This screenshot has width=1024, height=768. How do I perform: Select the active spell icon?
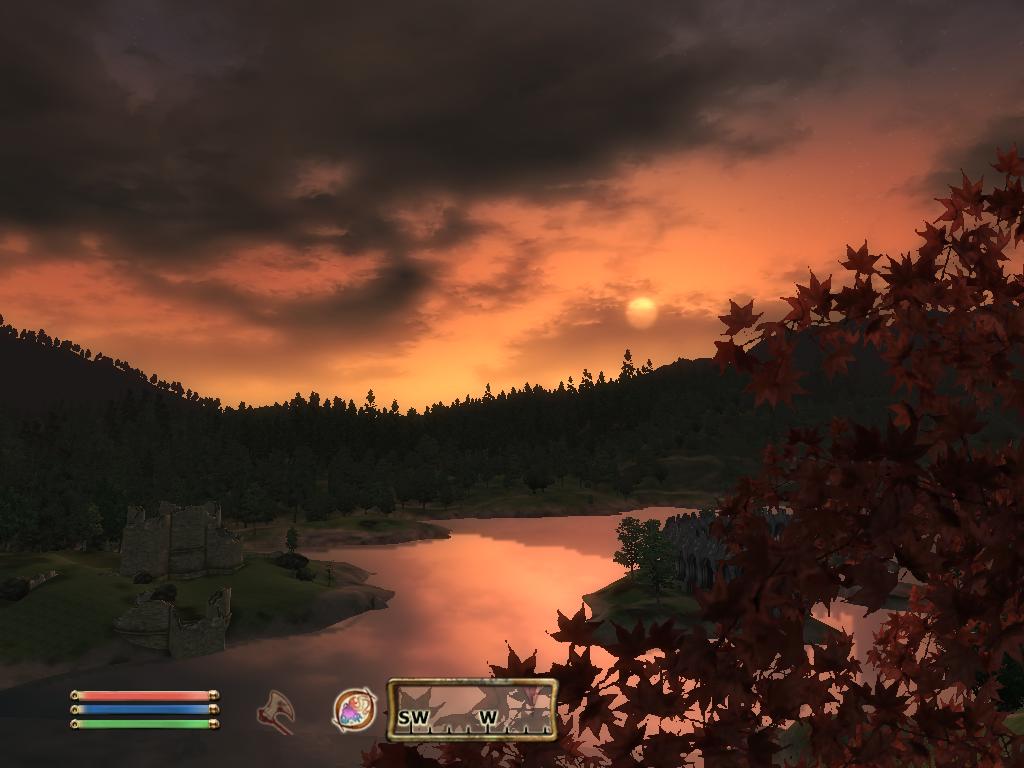tap(354, 710)
